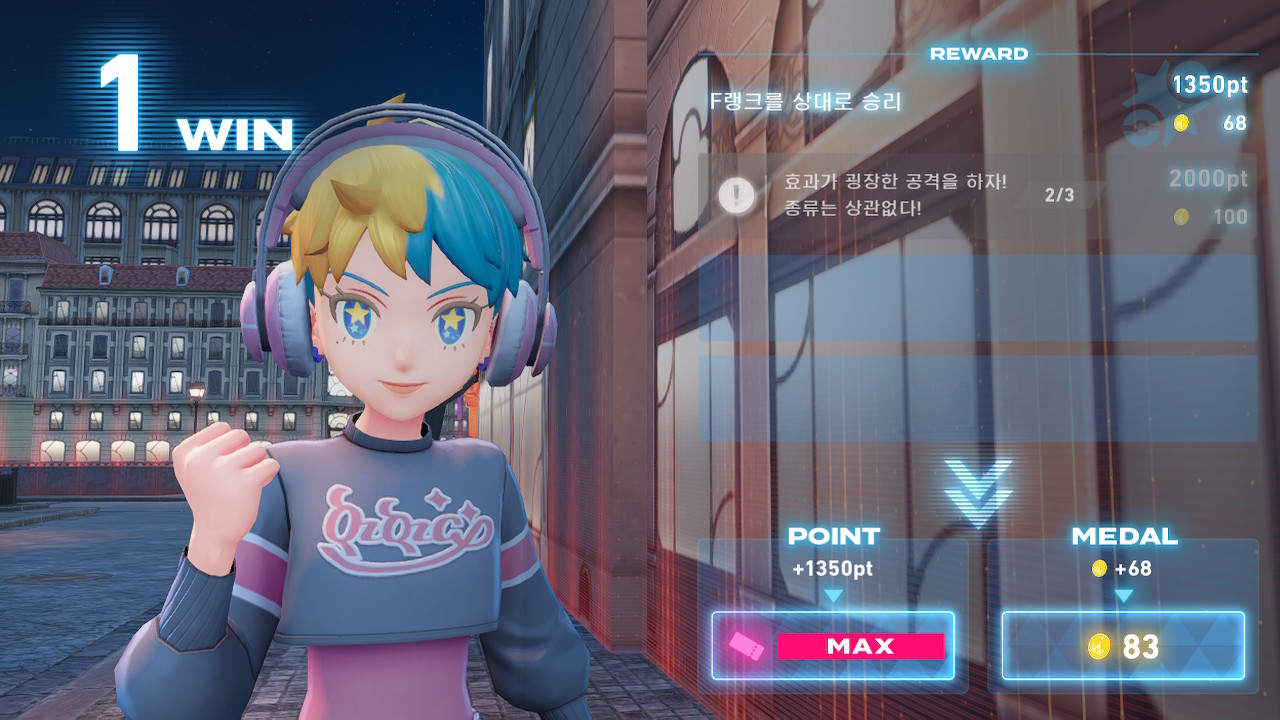This screenshot has width=1280, height=720.
Task: Click the exclamation mark mission icon
Action: [x=737, y=196]
